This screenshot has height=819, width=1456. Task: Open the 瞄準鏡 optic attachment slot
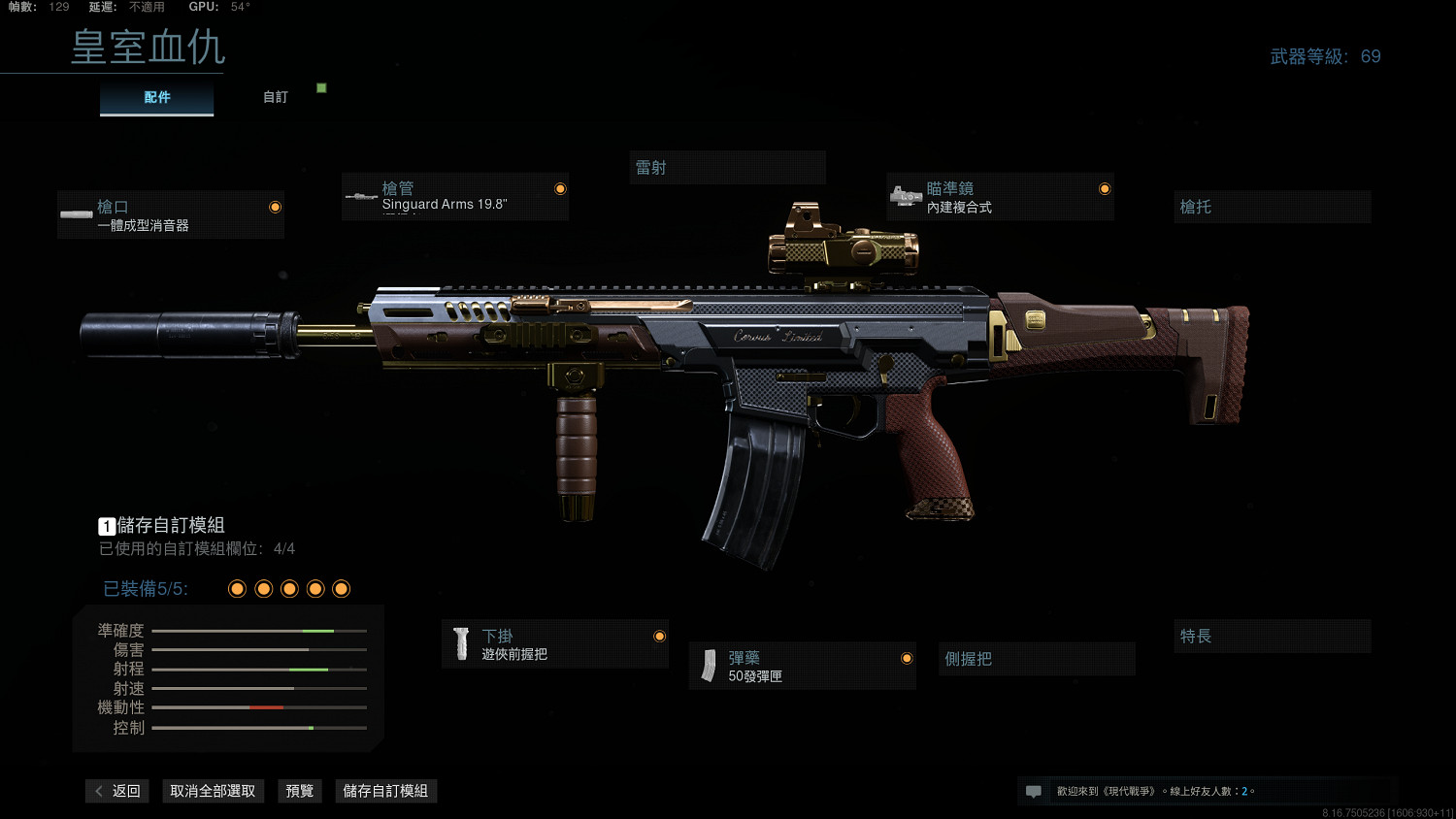click(x=1000, y=197)
